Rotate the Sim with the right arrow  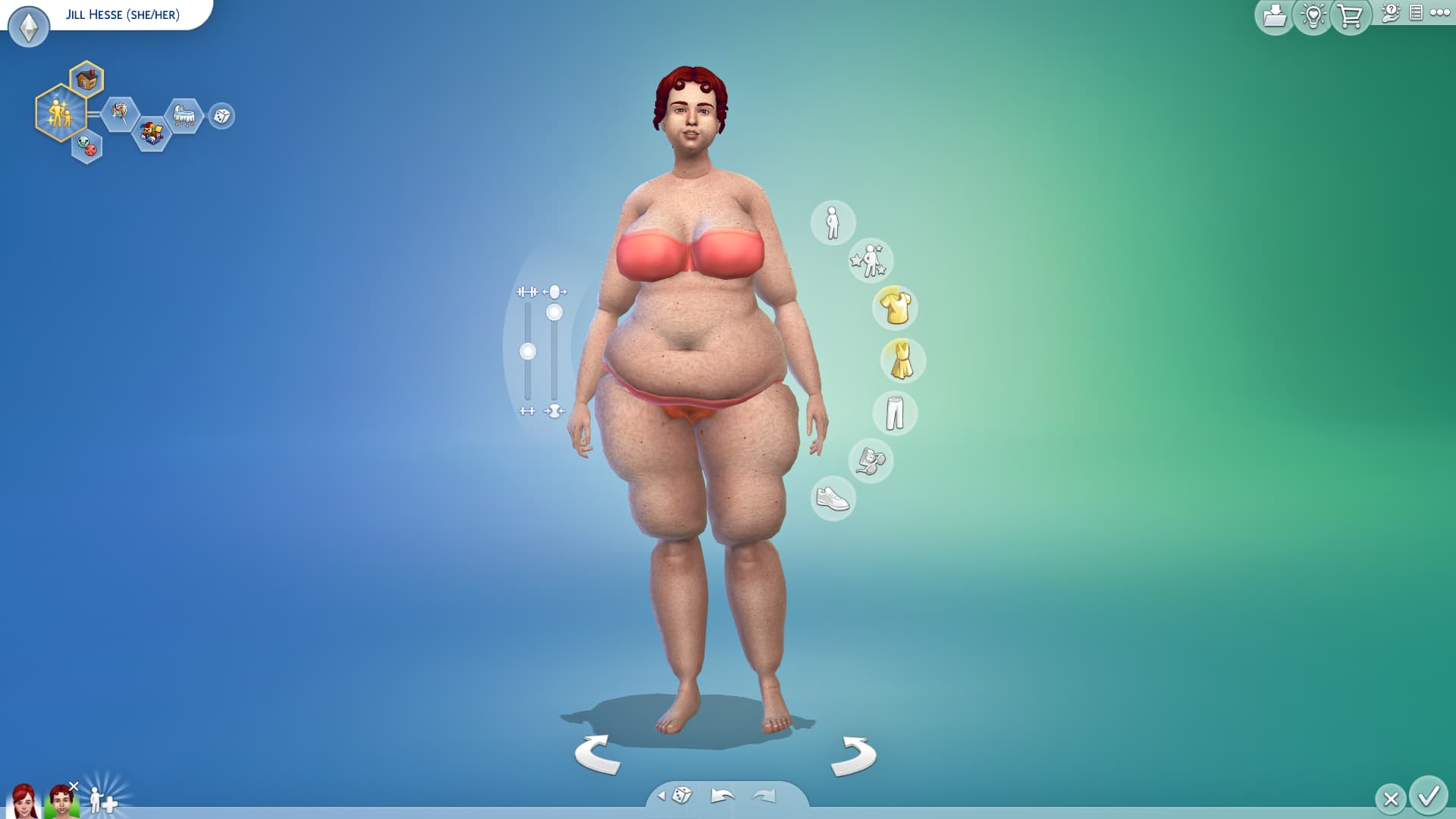click(x=854, y=755)
